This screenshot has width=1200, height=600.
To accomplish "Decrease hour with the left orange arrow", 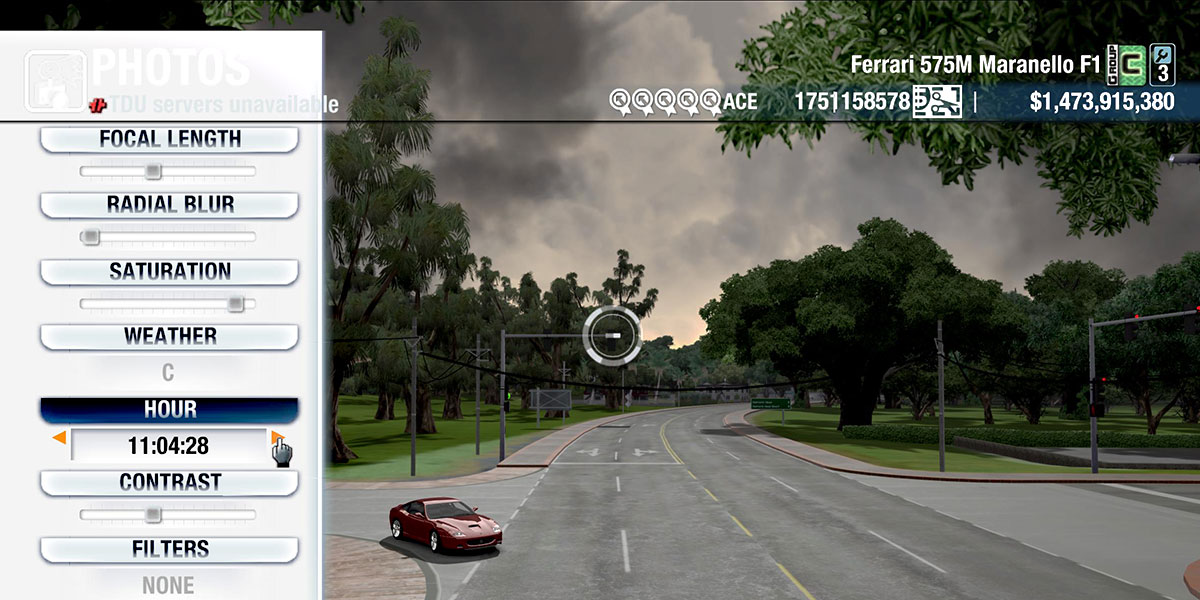I will tap(60, 438).
